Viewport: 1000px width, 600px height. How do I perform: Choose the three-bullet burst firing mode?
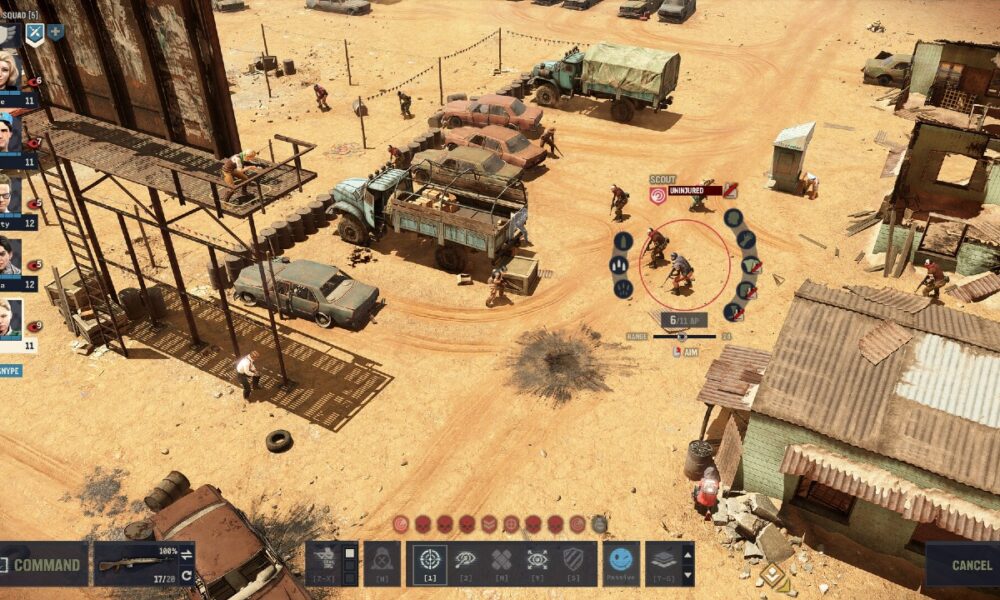(x=619, y=265)
